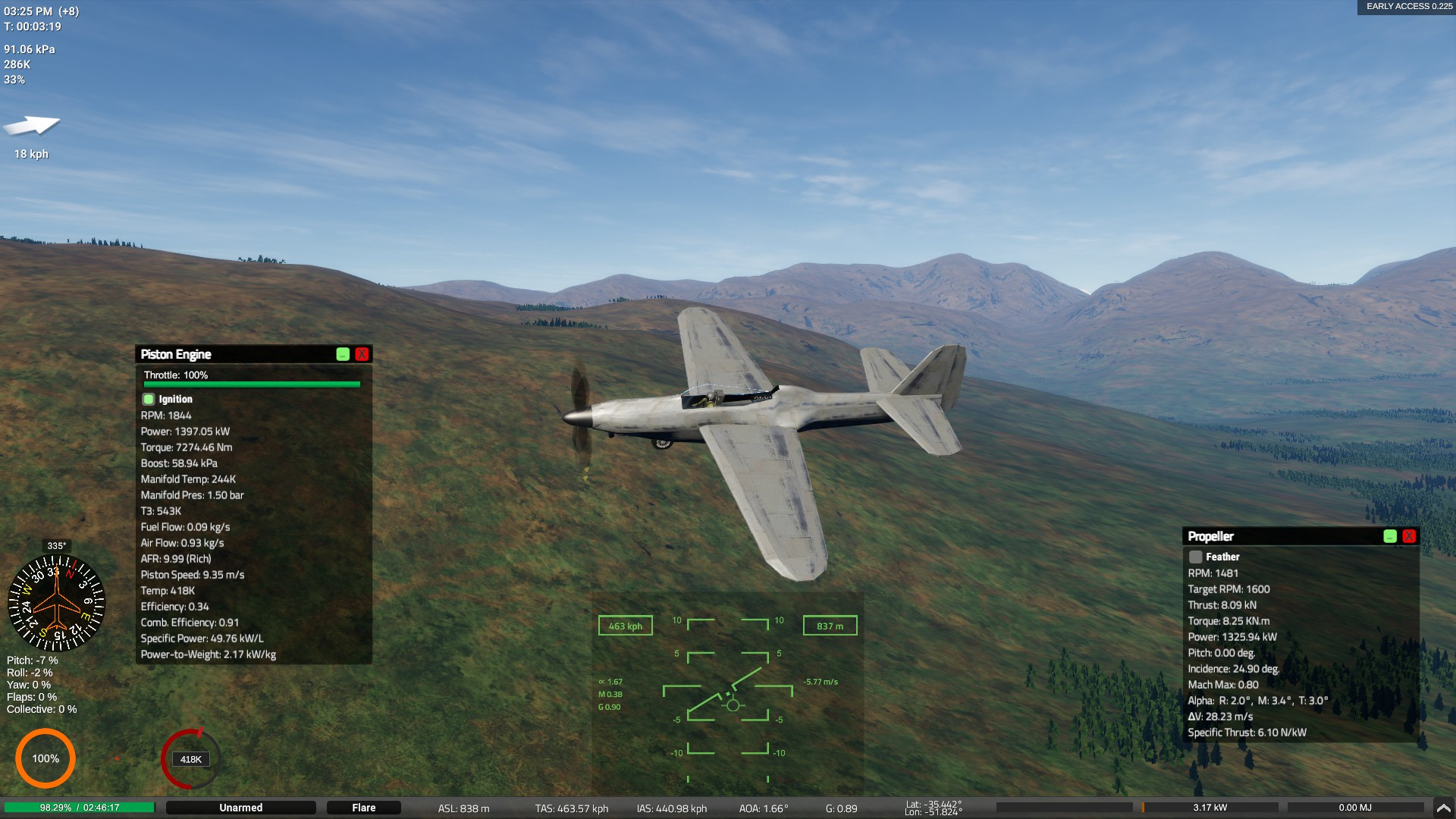Toggle the propeller Feather checkbox
The image size is (1456, 819).
(x=1196, y=557)
